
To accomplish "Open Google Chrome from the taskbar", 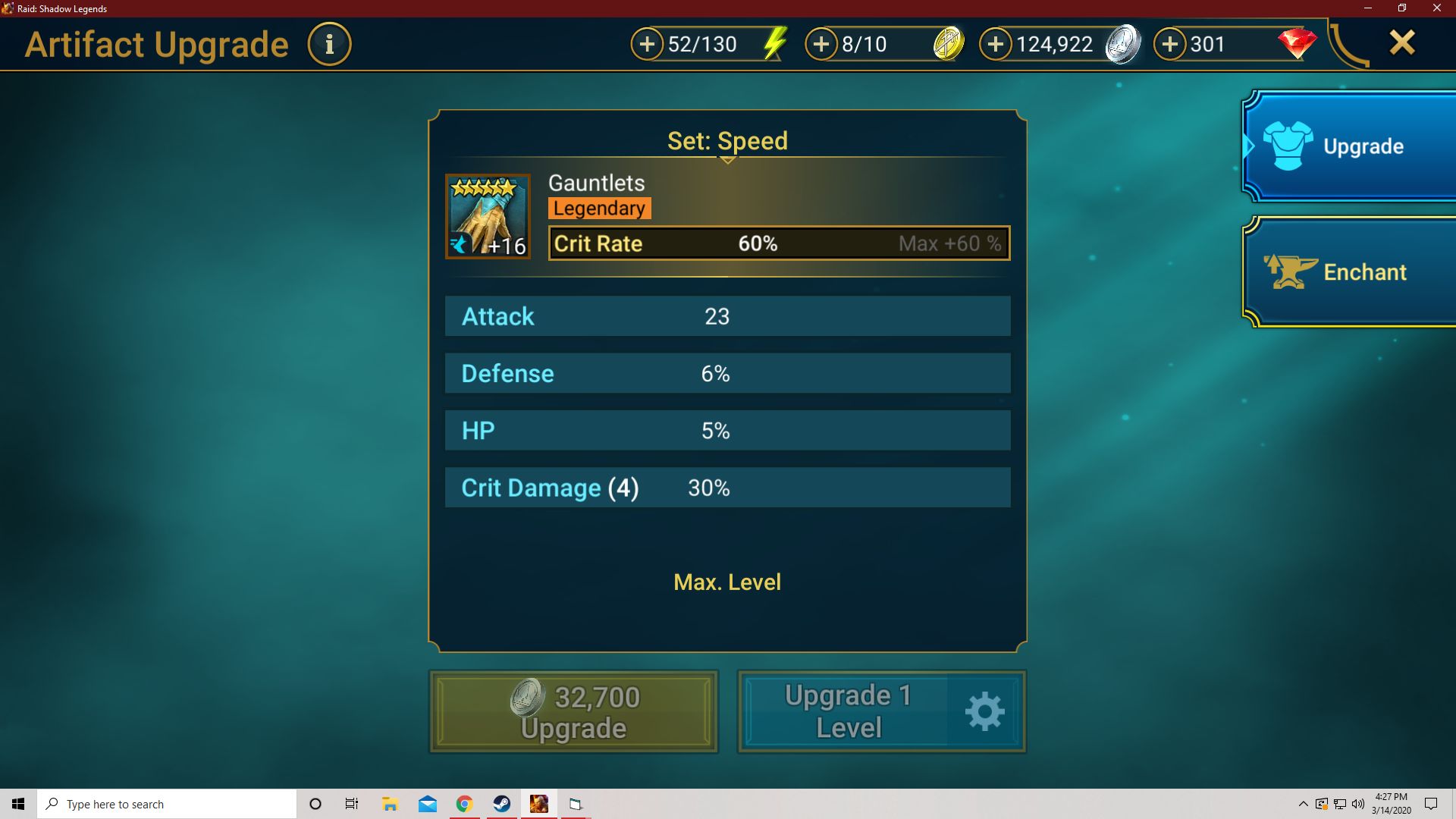I will pyautogui.click(x=464, y=804).
